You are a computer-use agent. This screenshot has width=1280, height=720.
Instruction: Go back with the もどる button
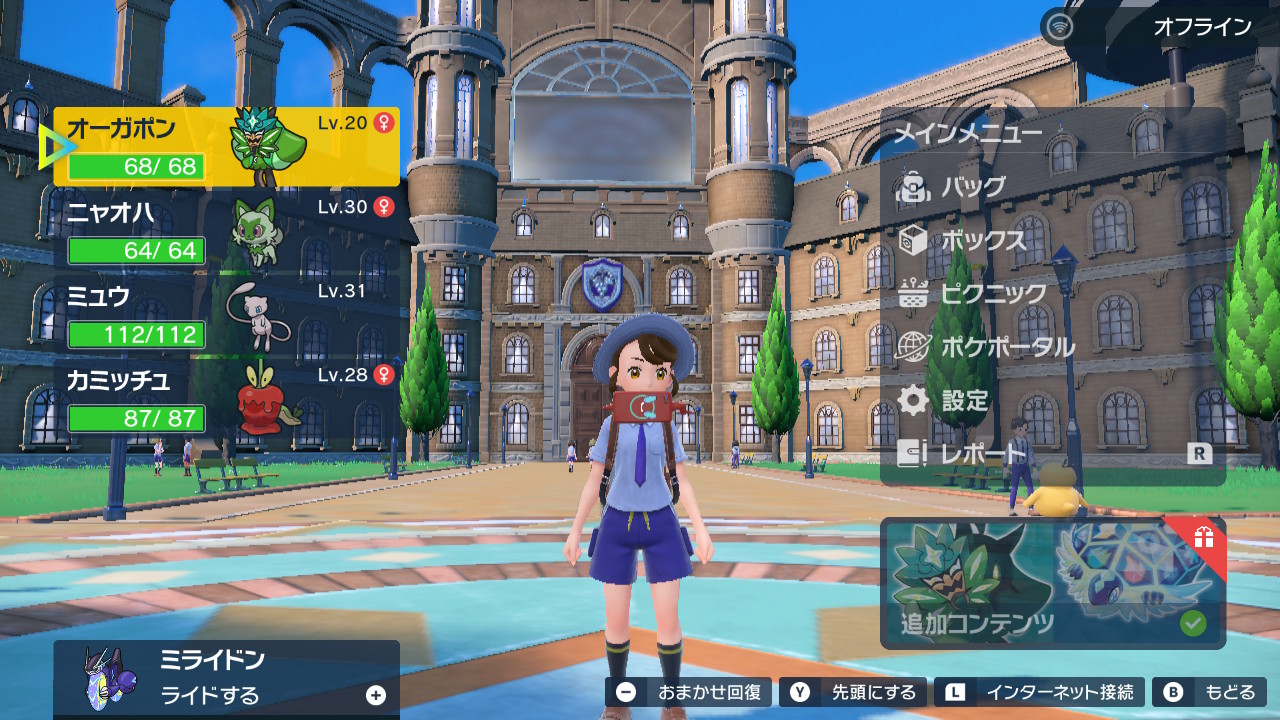coord(1209,692)
